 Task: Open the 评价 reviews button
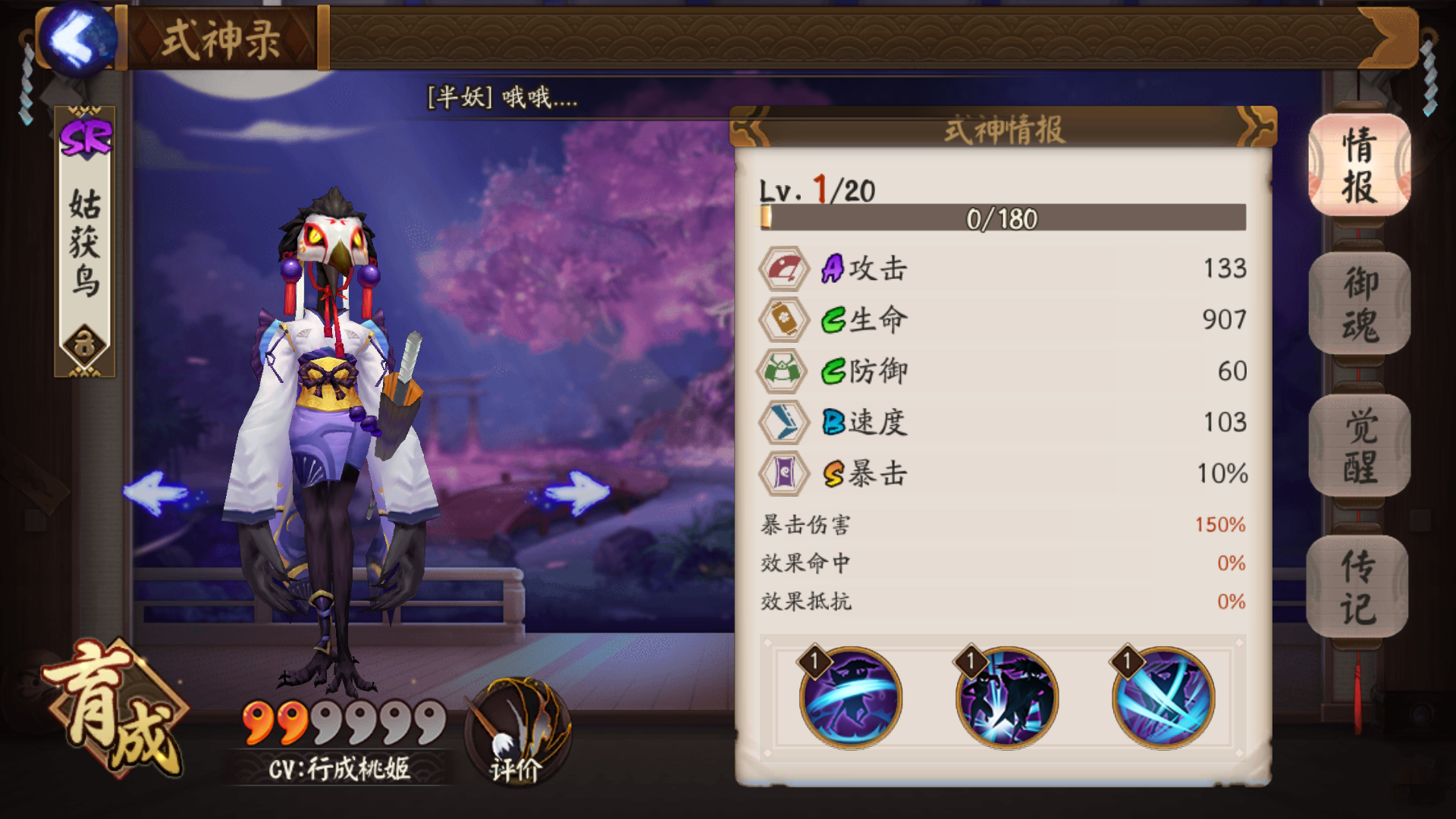point(517,733)
